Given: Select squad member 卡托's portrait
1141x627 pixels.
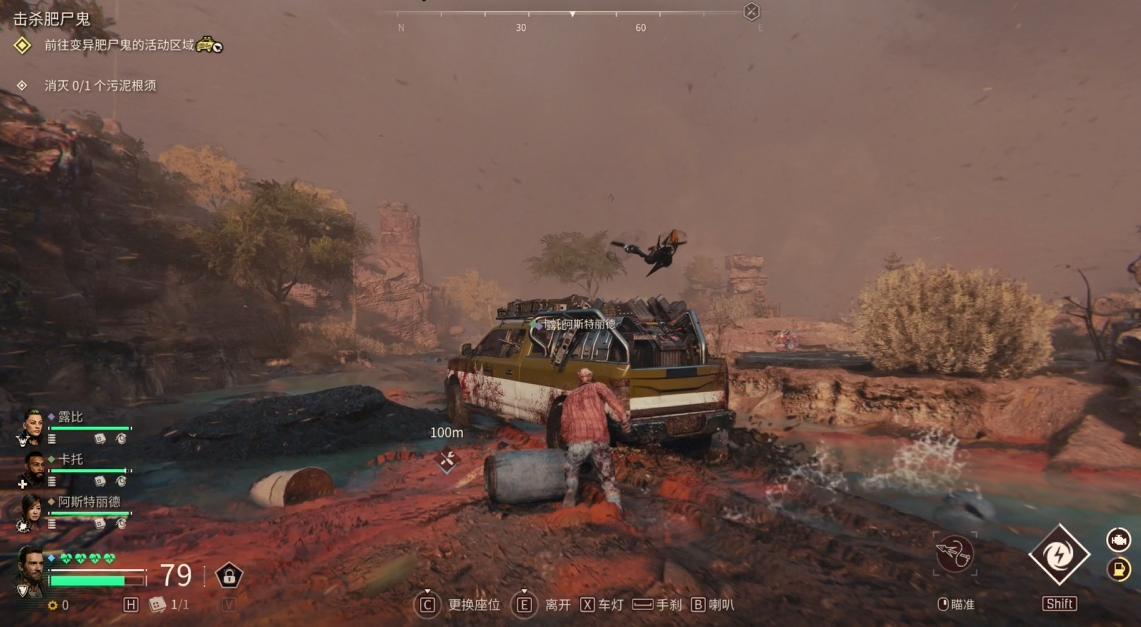Looking at the screenshot, I should click(x=33, y=469).
